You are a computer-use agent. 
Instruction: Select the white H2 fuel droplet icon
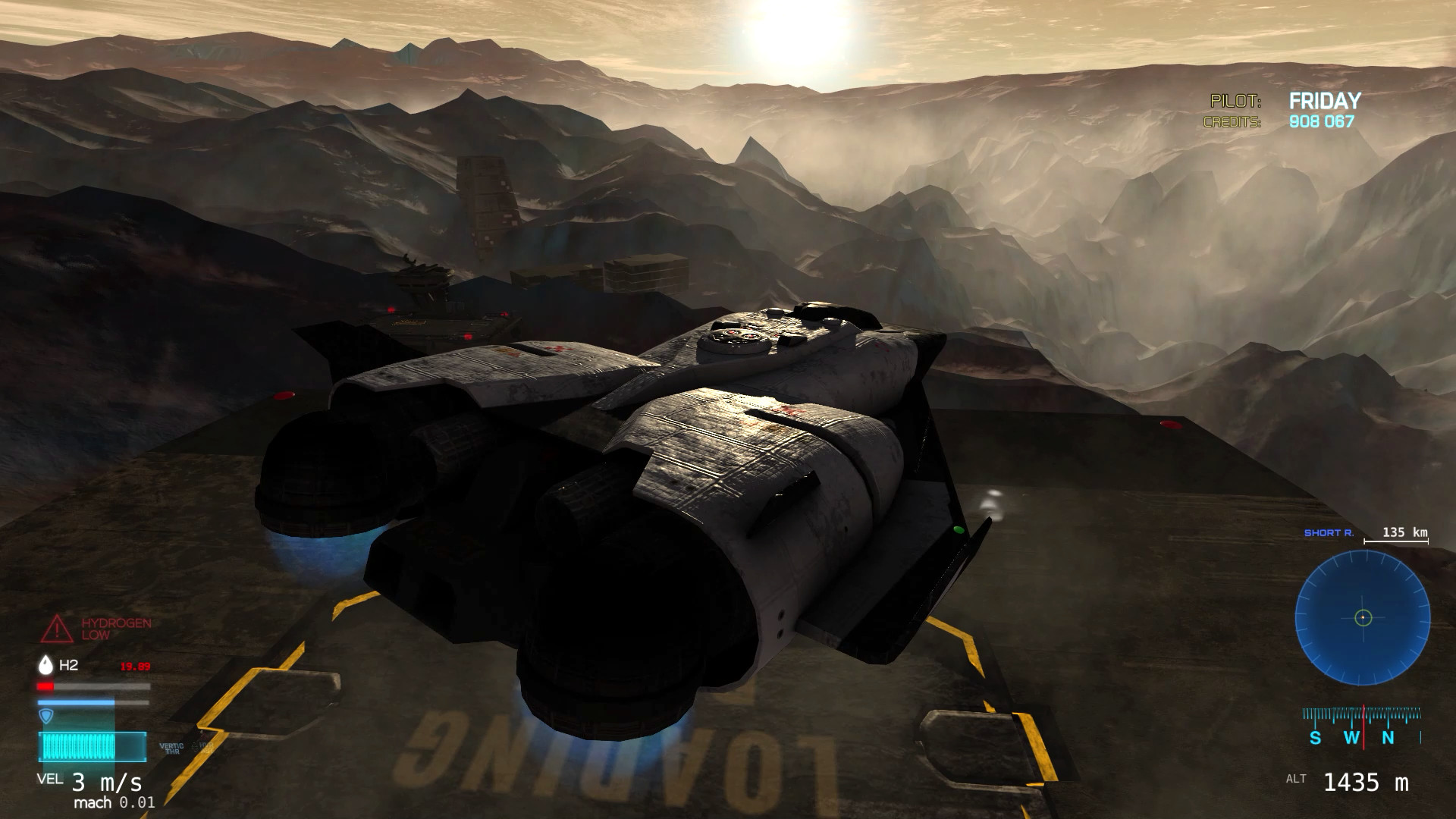point(45,665)
